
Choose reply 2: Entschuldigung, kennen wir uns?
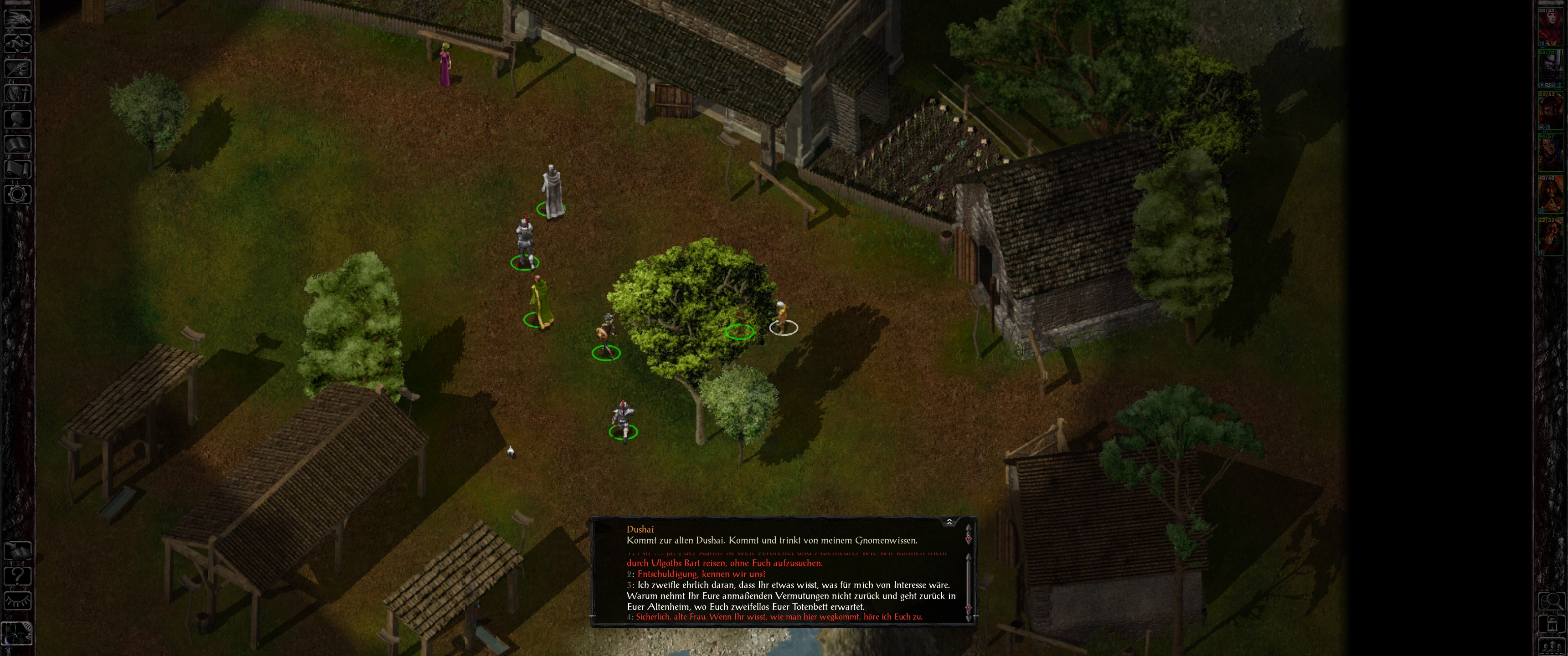click(701, 574)
